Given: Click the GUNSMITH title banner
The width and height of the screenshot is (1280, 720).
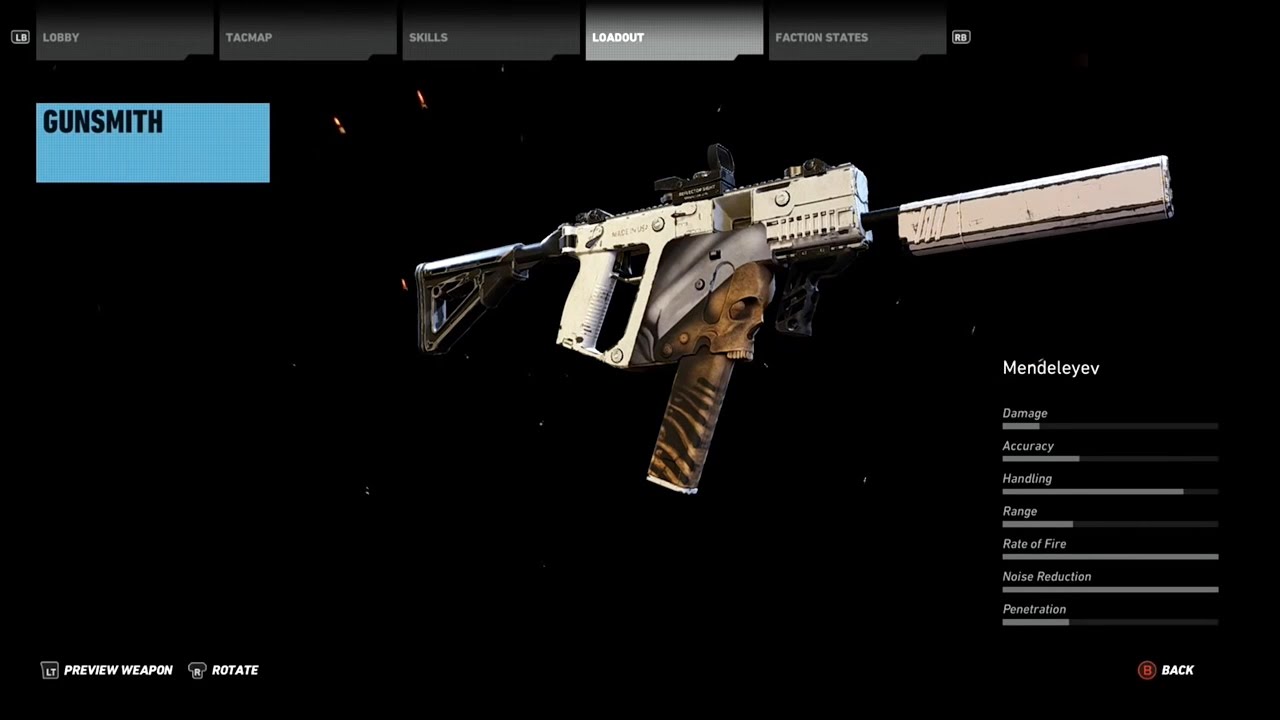Looking at the screenshot, I should (152, 142).
